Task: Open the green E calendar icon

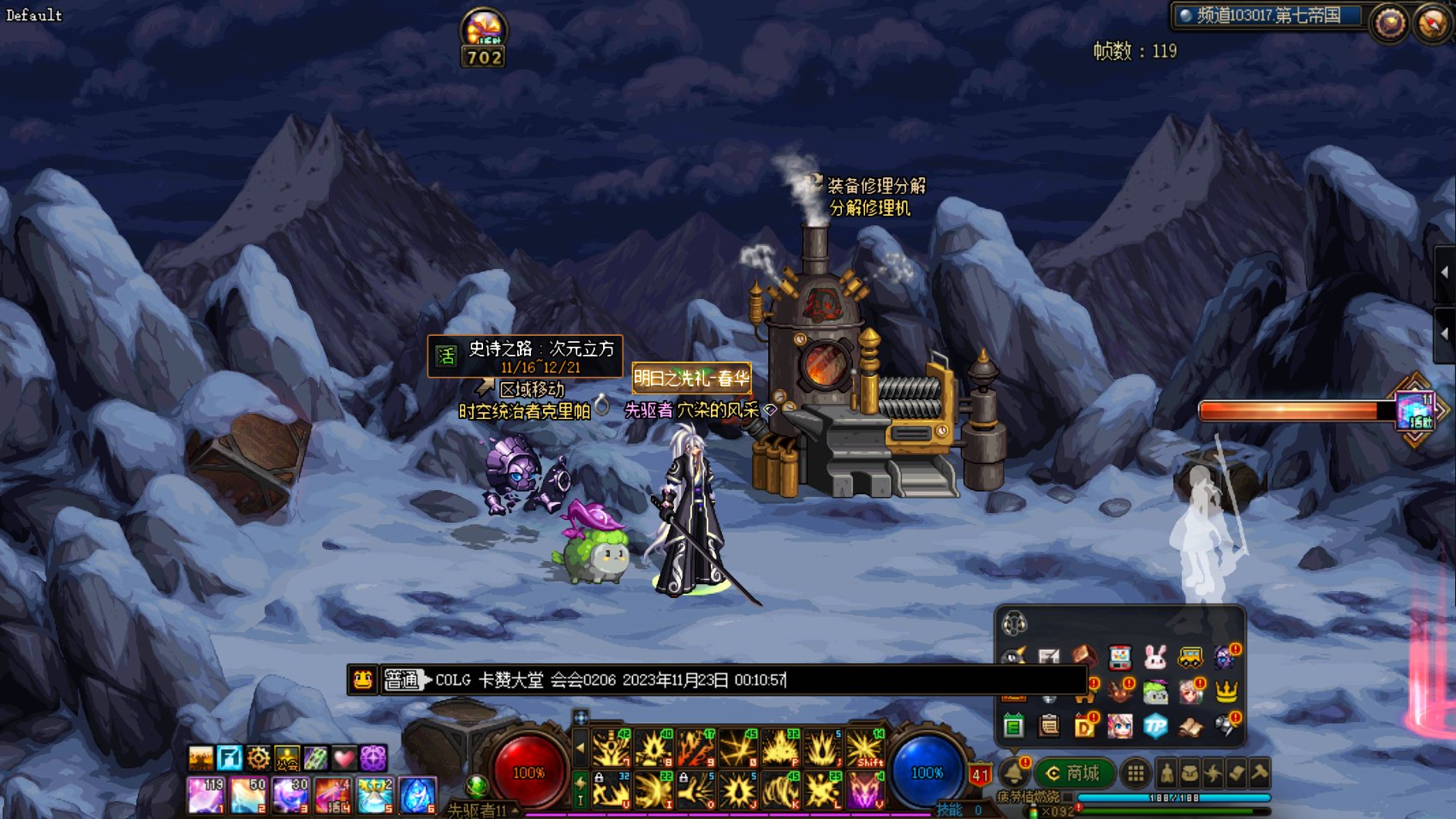Action: click(x=1014, y=726)
